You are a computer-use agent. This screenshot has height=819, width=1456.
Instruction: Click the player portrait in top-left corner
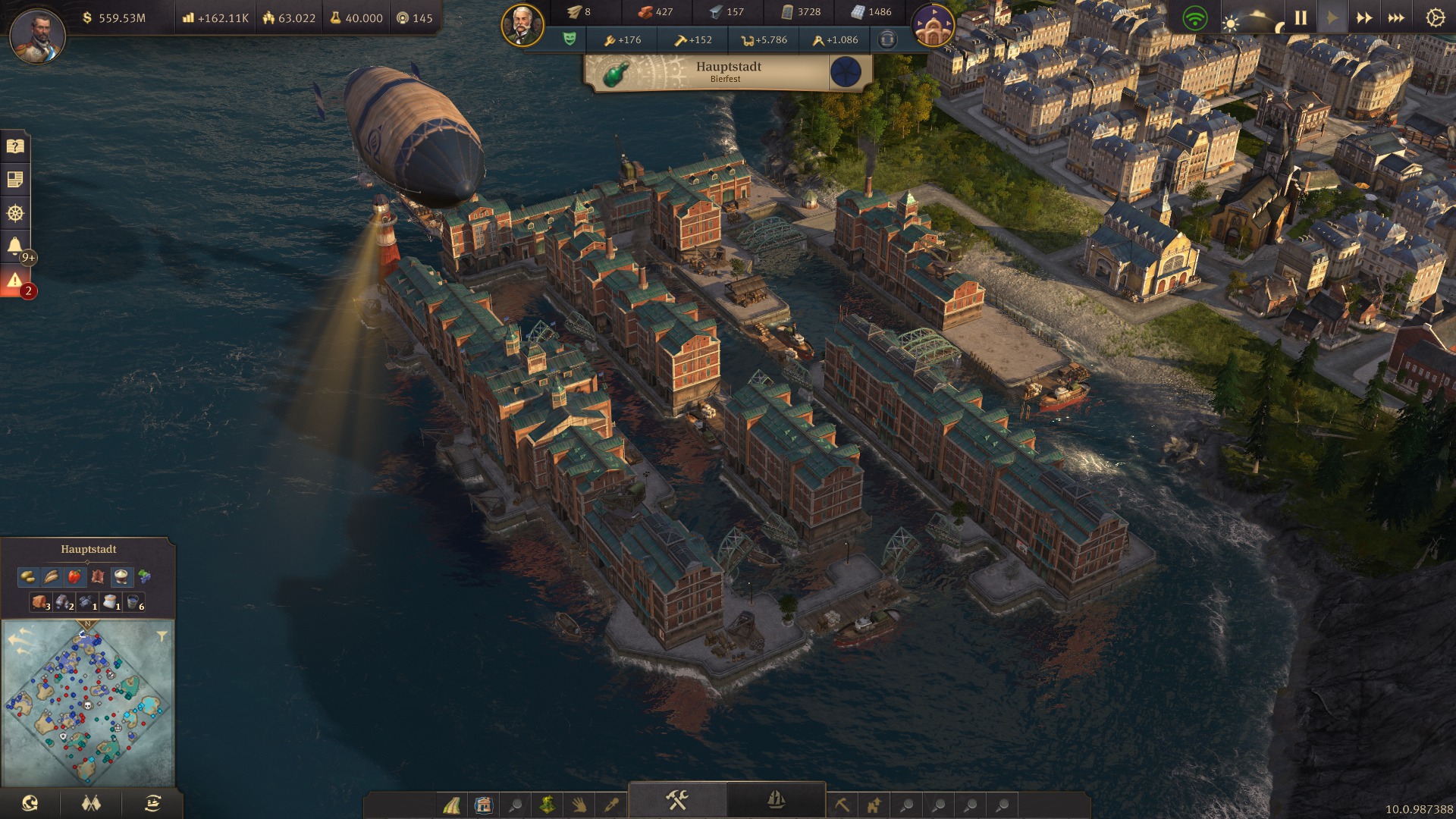[37, 35]
